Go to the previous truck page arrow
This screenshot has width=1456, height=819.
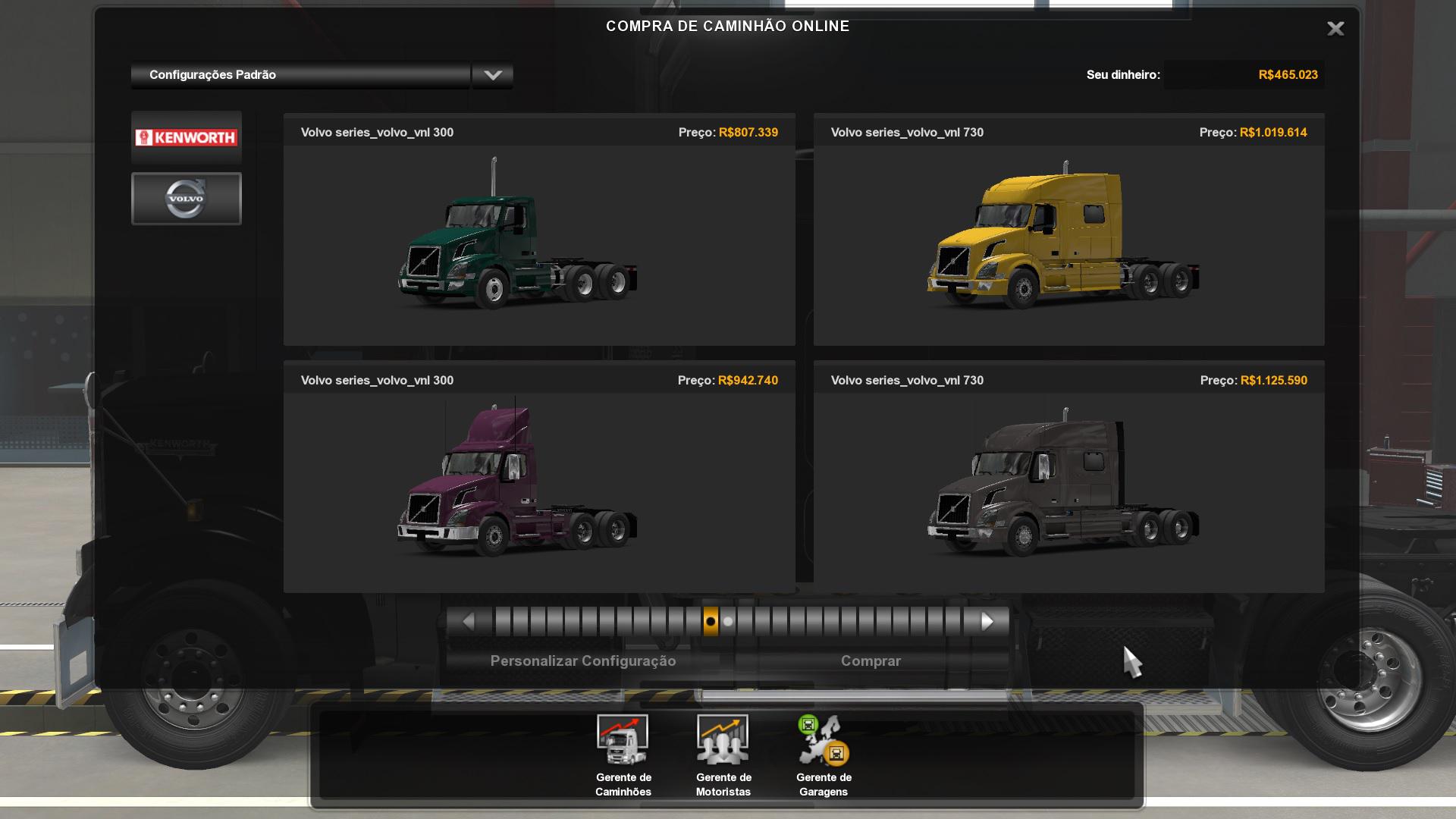pyautogui.click(x=468, y=622)
